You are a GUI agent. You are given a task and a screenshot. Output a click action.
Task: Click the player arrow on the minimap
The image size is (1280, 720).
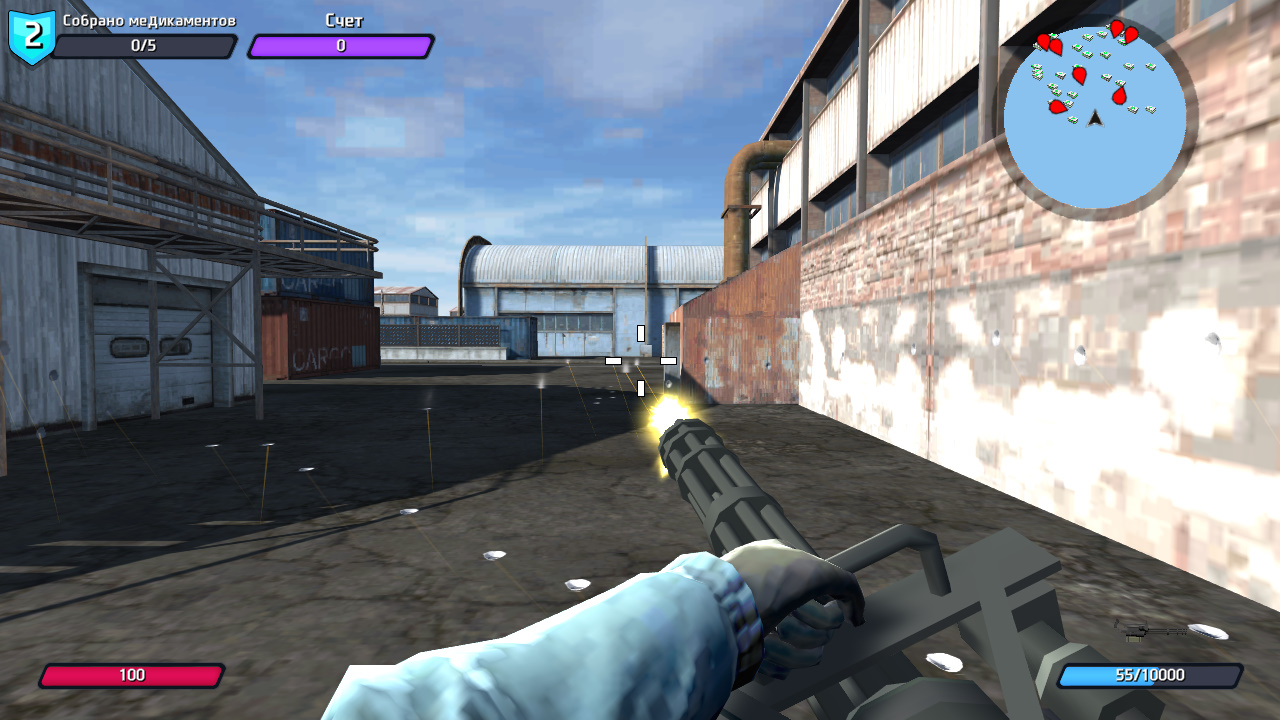tap(1094, 119)
